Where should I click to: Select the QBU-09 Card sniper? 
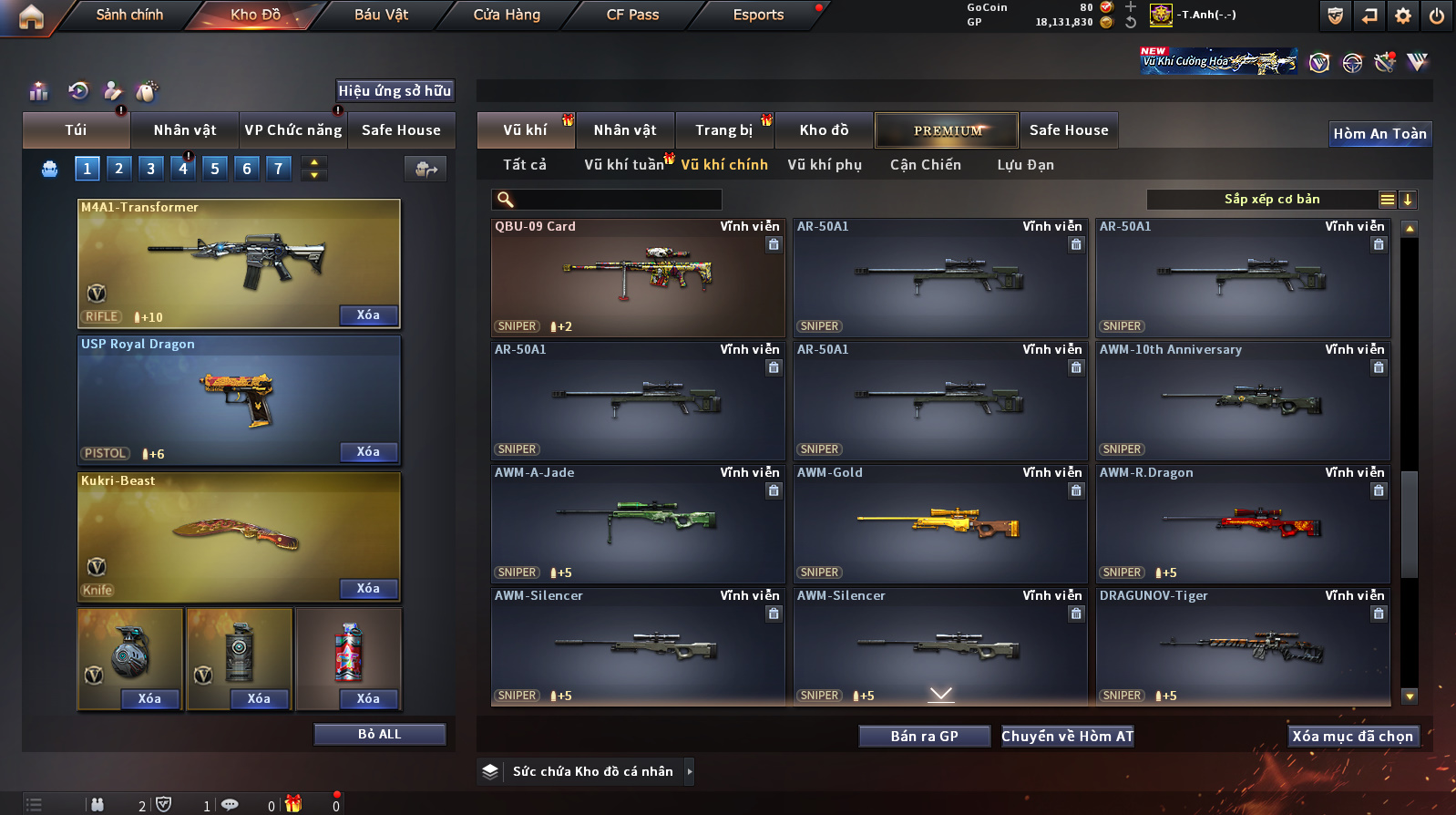[x=638, y=278]
